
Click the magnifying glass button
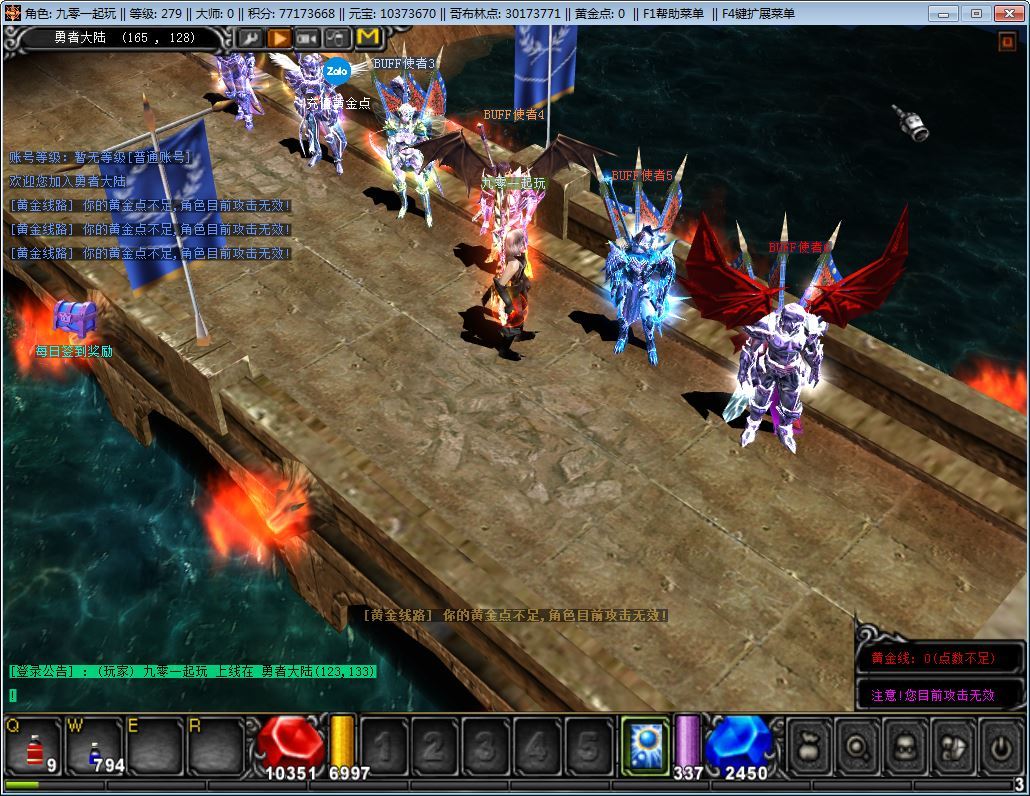point(856,745)
